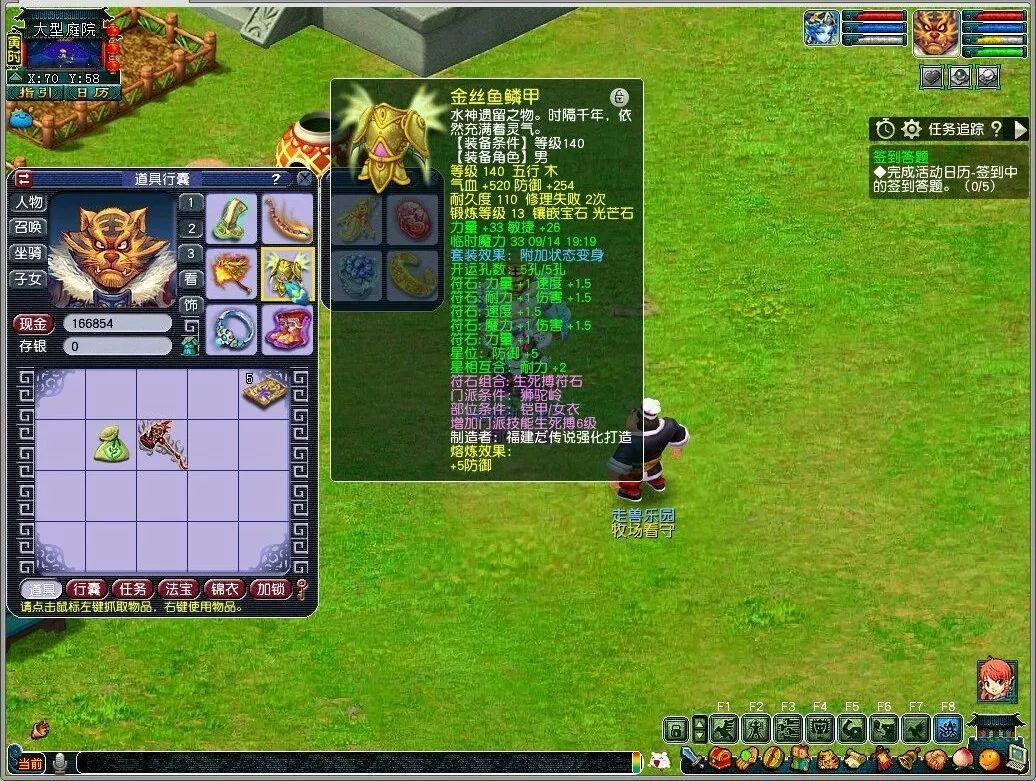The image size is (1036, 781).
Task: Show the 法宝 treasures tab
Action: pos(178,589)
